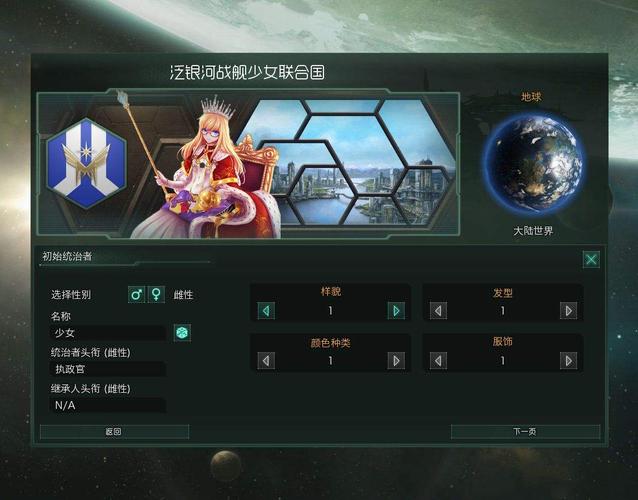Go to previous 样貌 appearance option
The width and height of the screenshot is (638, 500).
tap(266, 311)
